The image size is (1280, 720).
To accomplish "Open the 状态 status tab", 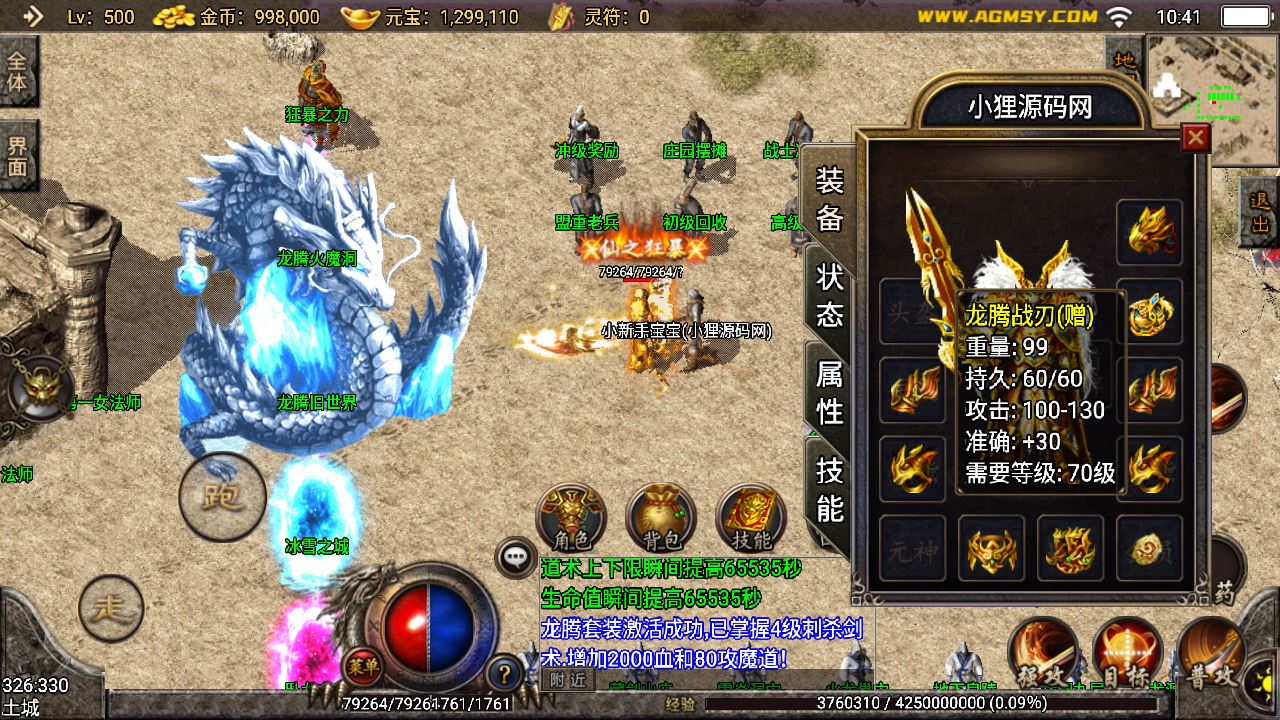I will click(x=830, y=296).
